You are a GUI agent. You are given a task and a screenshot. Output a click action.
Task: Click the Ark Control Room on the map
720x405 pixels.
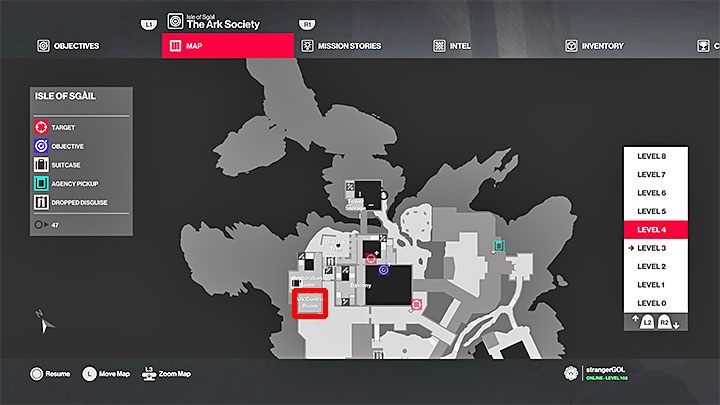(x=308, y=304)
